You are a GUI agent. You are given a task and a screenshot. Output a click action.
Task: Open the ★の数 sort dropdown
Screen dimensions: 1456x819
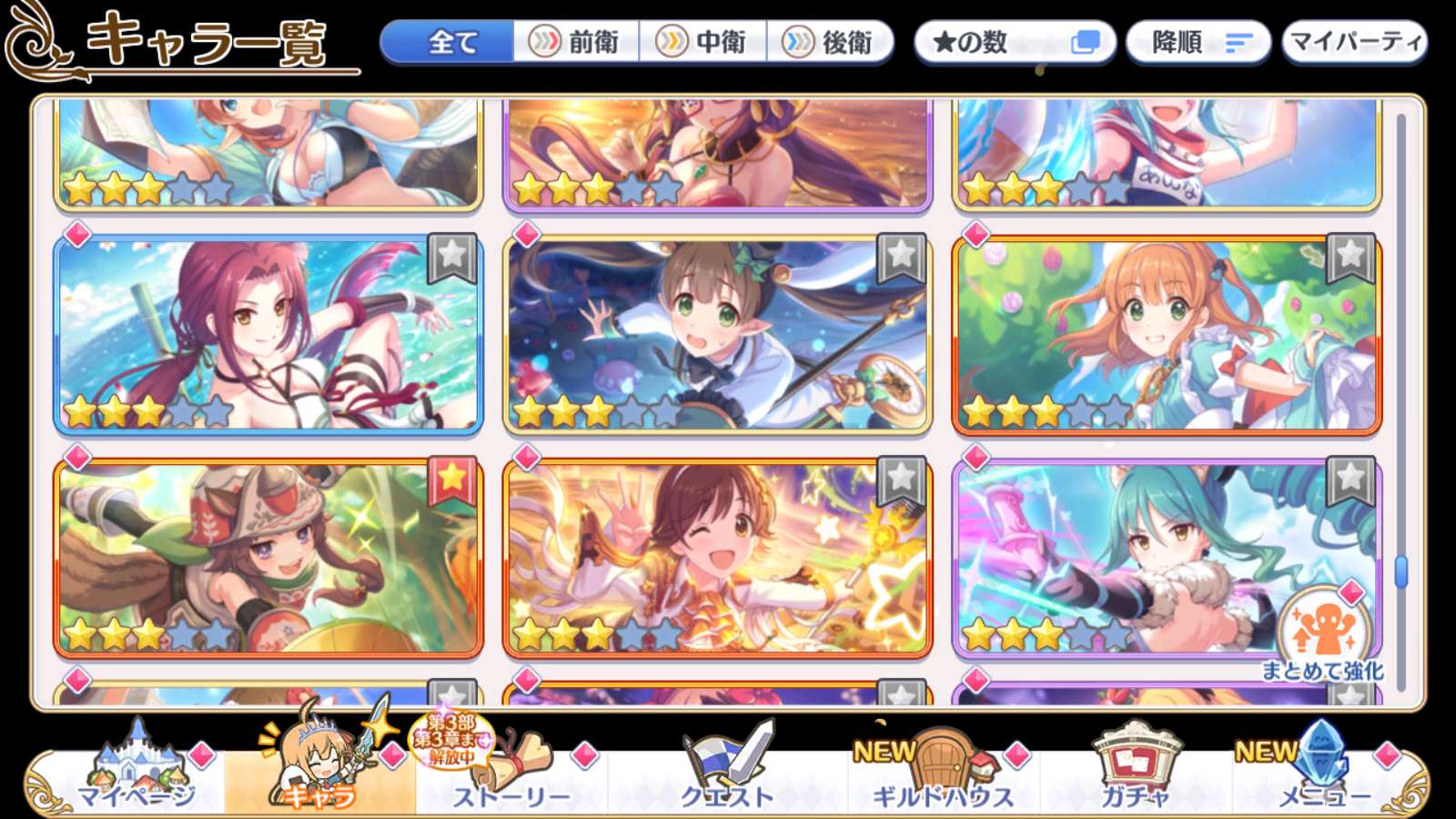pos(1015,42)
